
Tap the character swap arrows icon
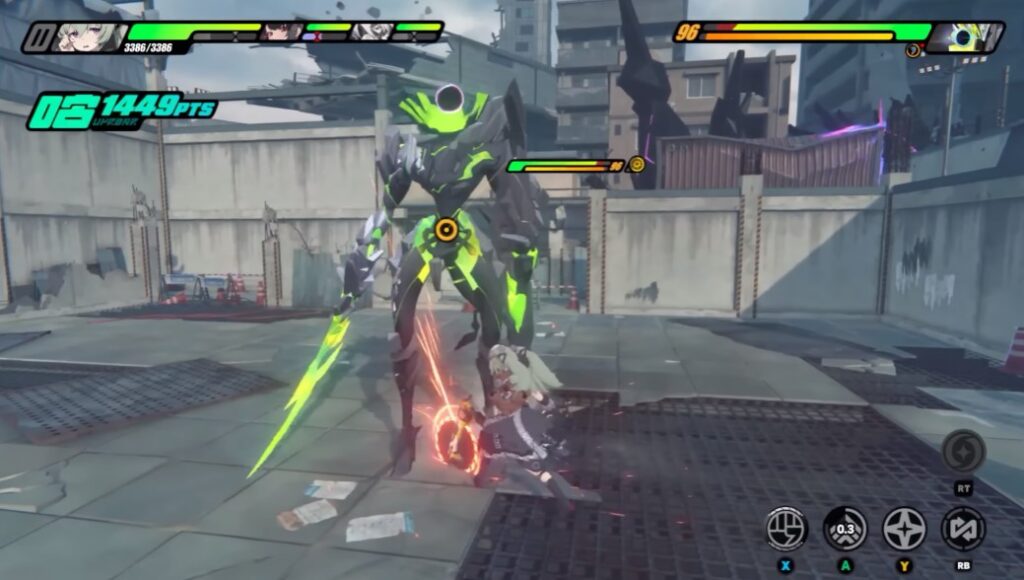963,528
